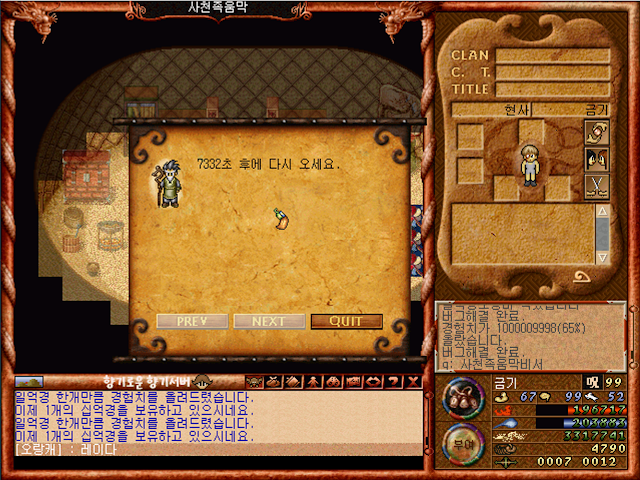The width and height of the screenshot is (640, 480).
Task: Go to NEXT dialog page
Action: pyautogui.click(x=269, y=322)
